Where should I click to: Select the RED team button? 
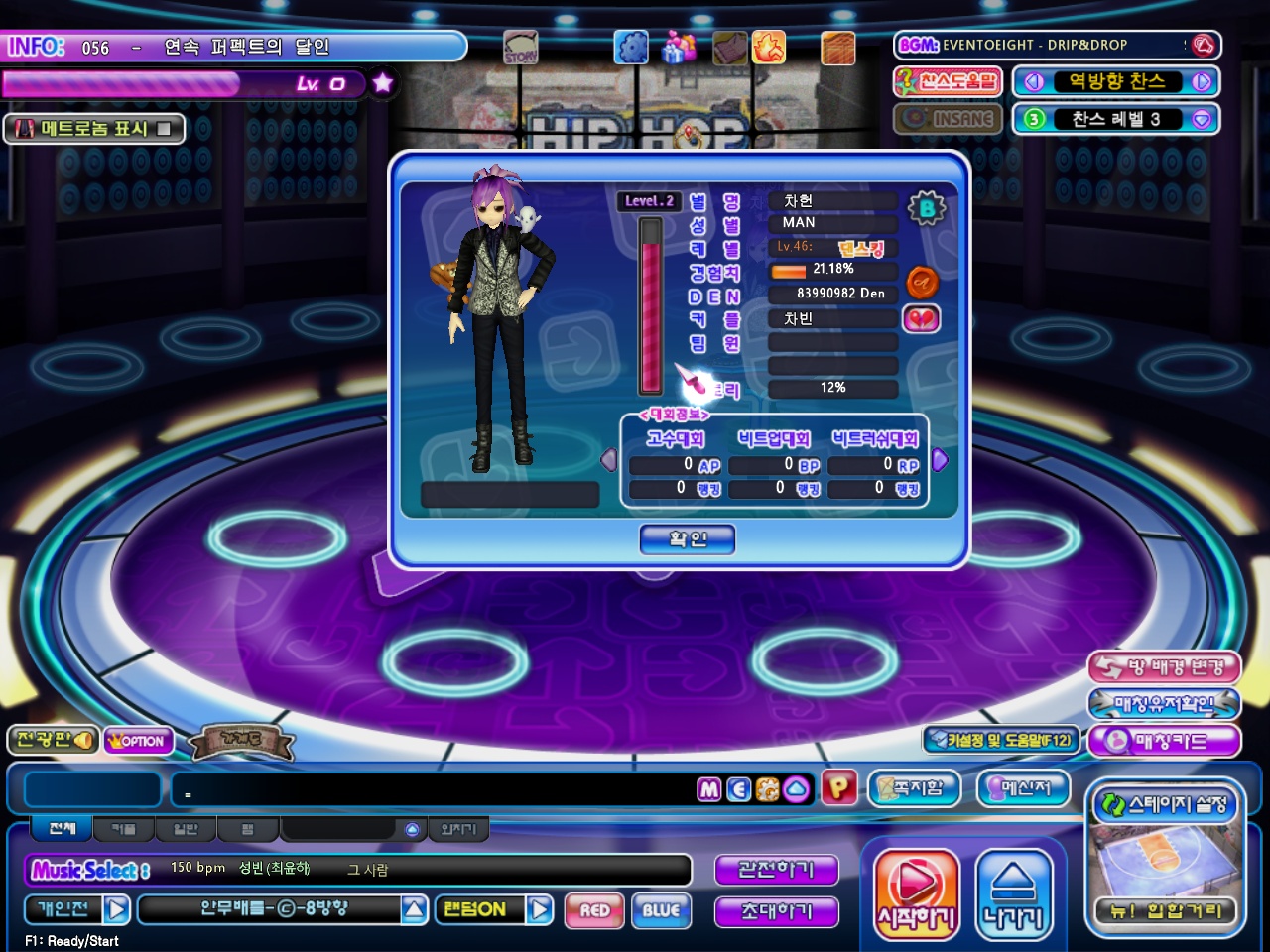pos(594,910)
